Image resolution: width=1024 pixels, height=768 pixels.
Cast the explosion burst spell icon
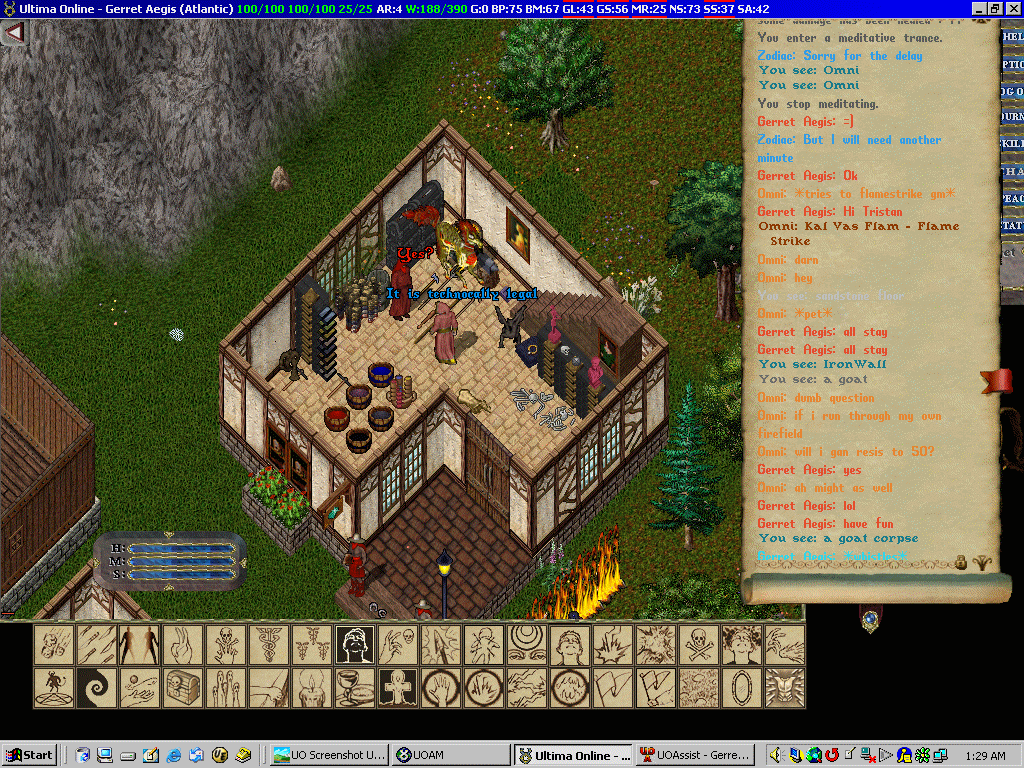(657, 645)
